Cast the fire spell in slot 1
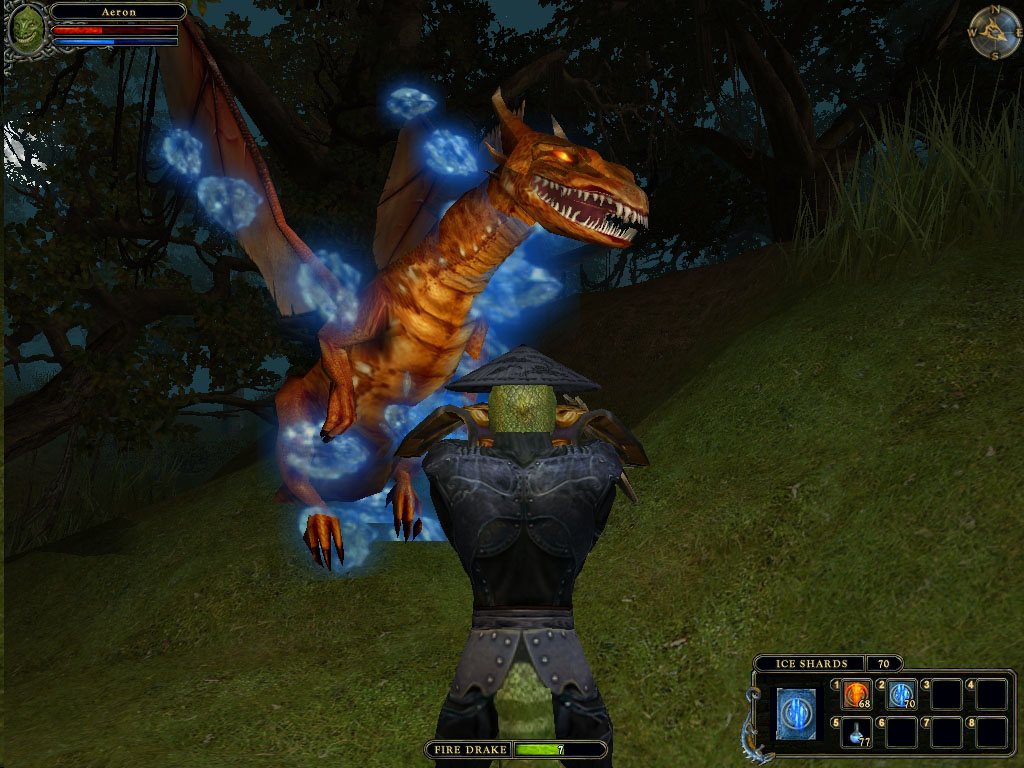 click(x=856, y=694)
